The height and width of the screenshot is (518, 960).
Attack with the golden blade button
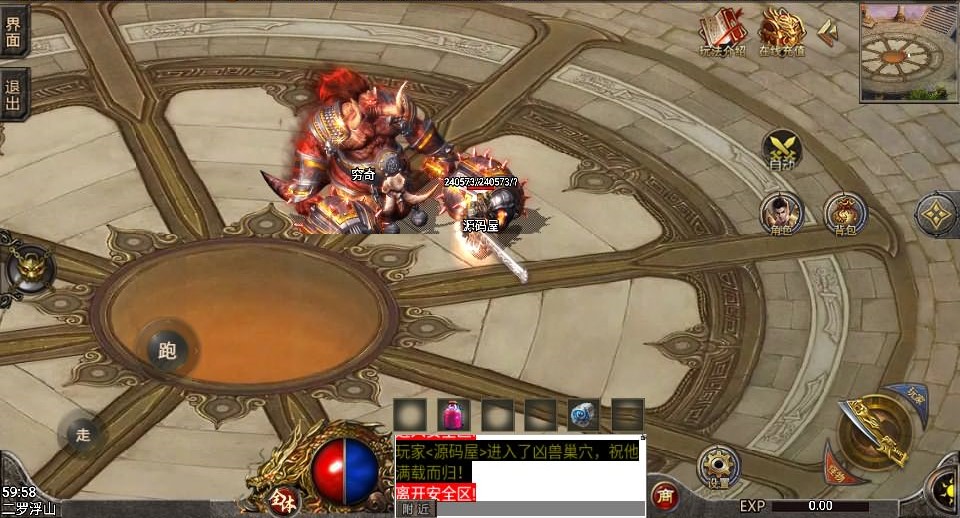coord(874,431)
